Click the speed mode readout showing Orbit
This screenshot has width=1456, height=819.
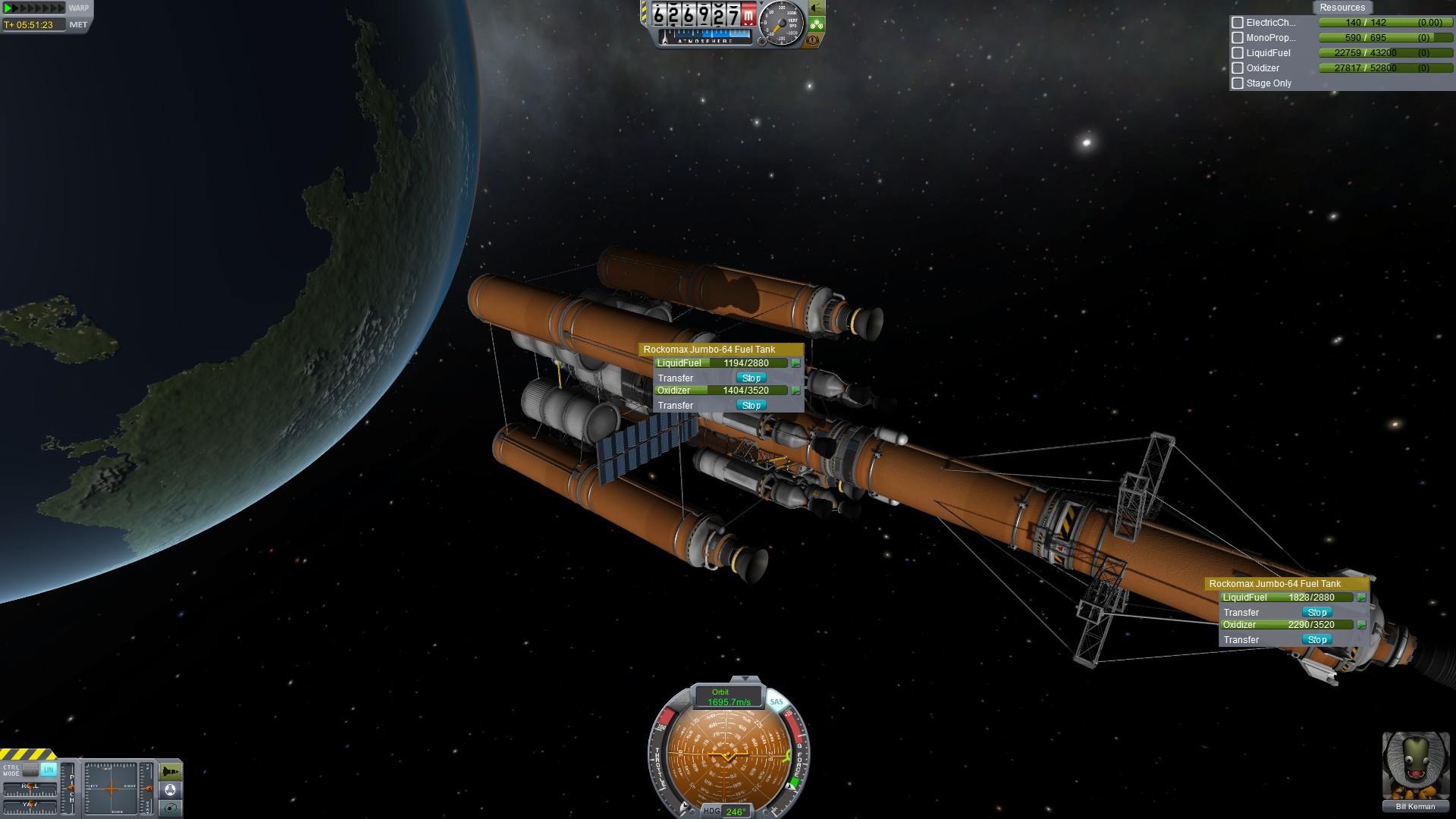pyautogui.click(x=728, y=697)
